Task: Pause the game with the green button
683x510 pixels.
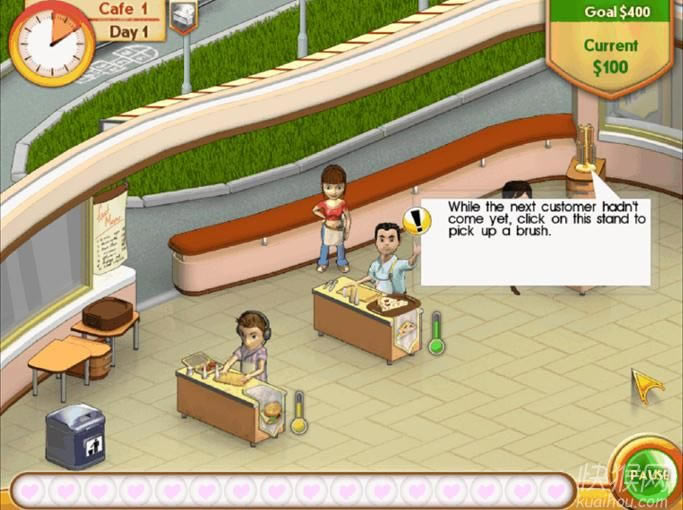Action: (648, 473)
